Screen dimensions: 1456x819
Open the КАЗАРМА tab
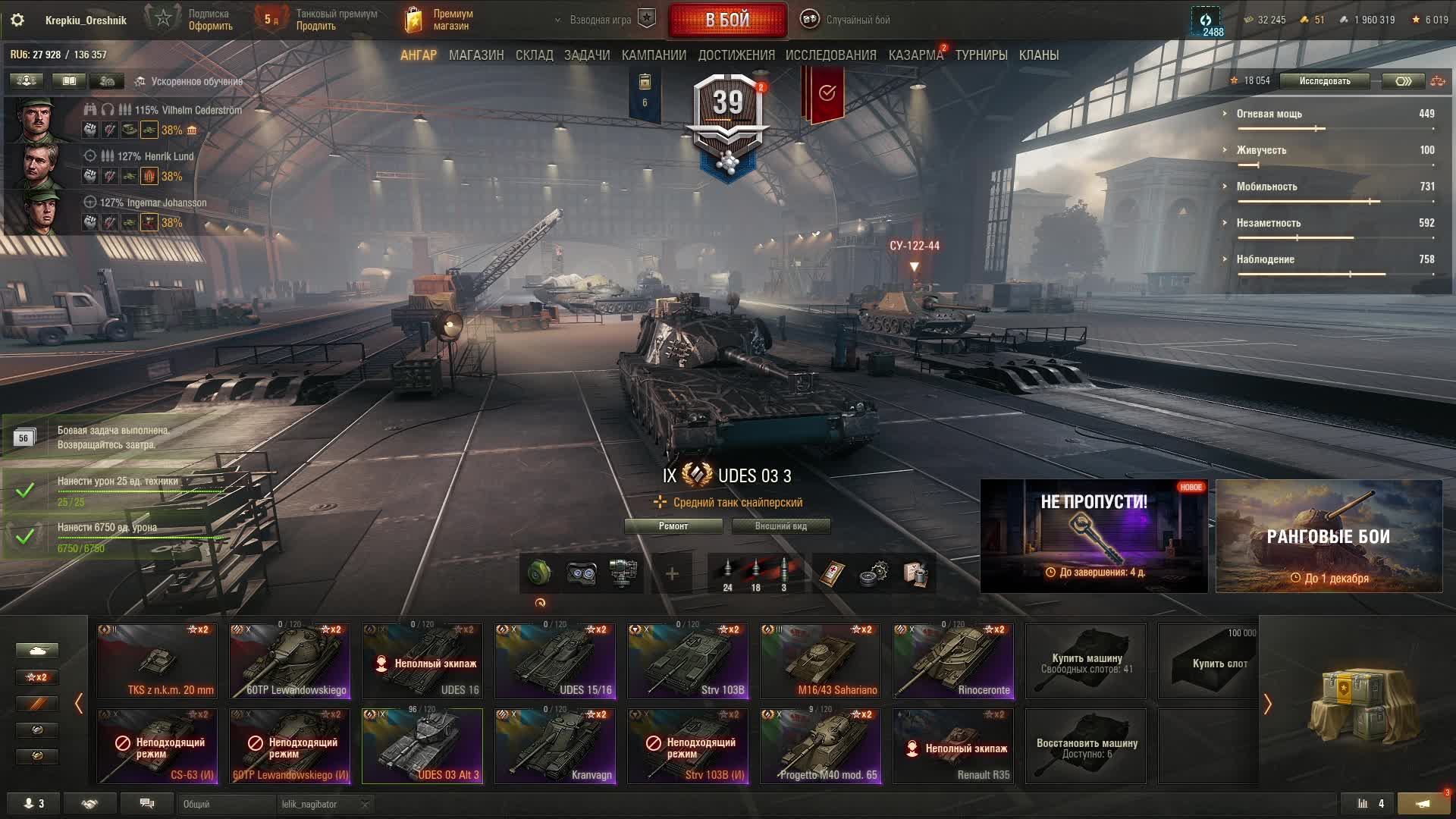915,55
